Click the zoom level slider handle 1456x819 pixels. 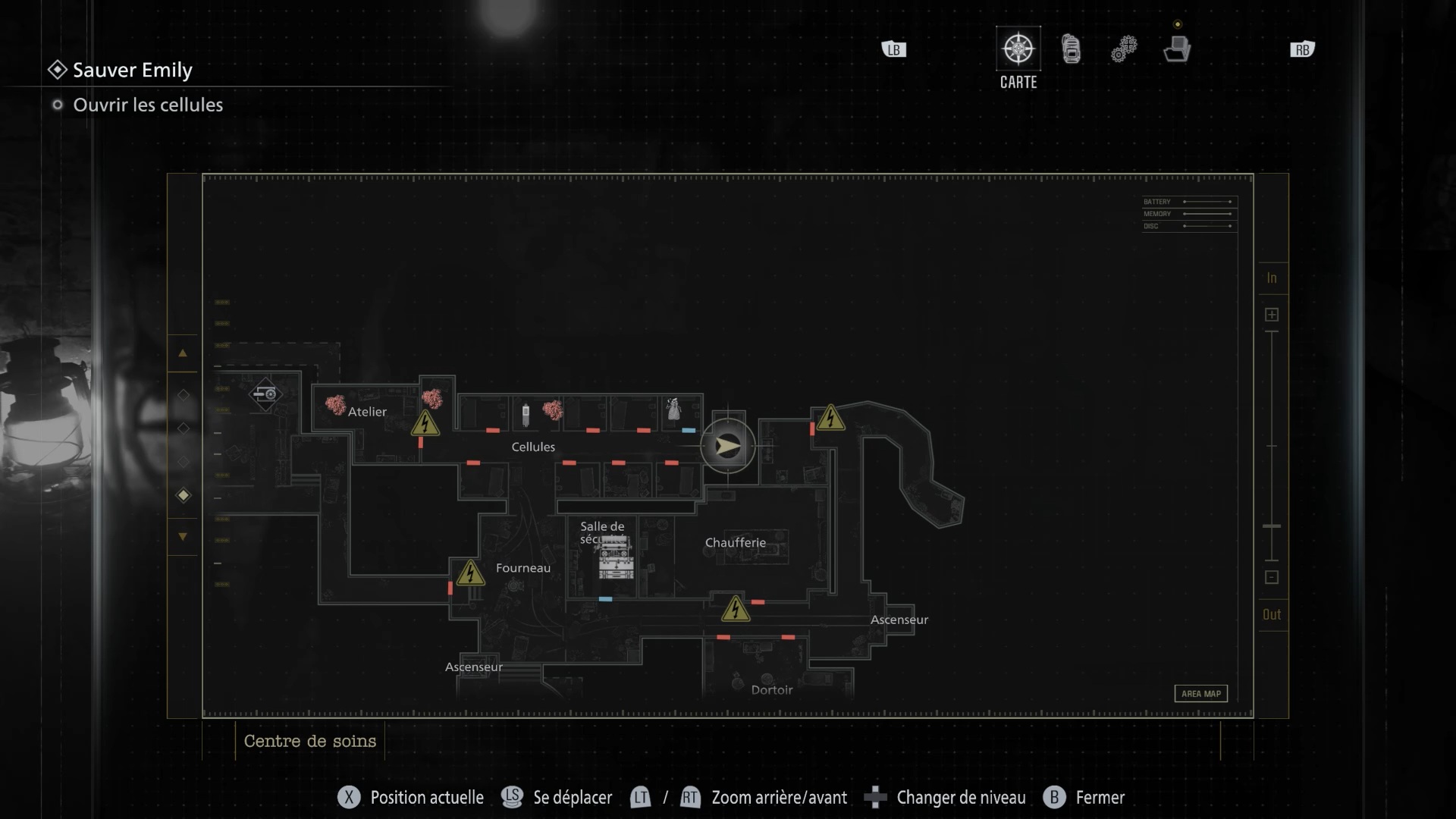tap(1272, 526)
